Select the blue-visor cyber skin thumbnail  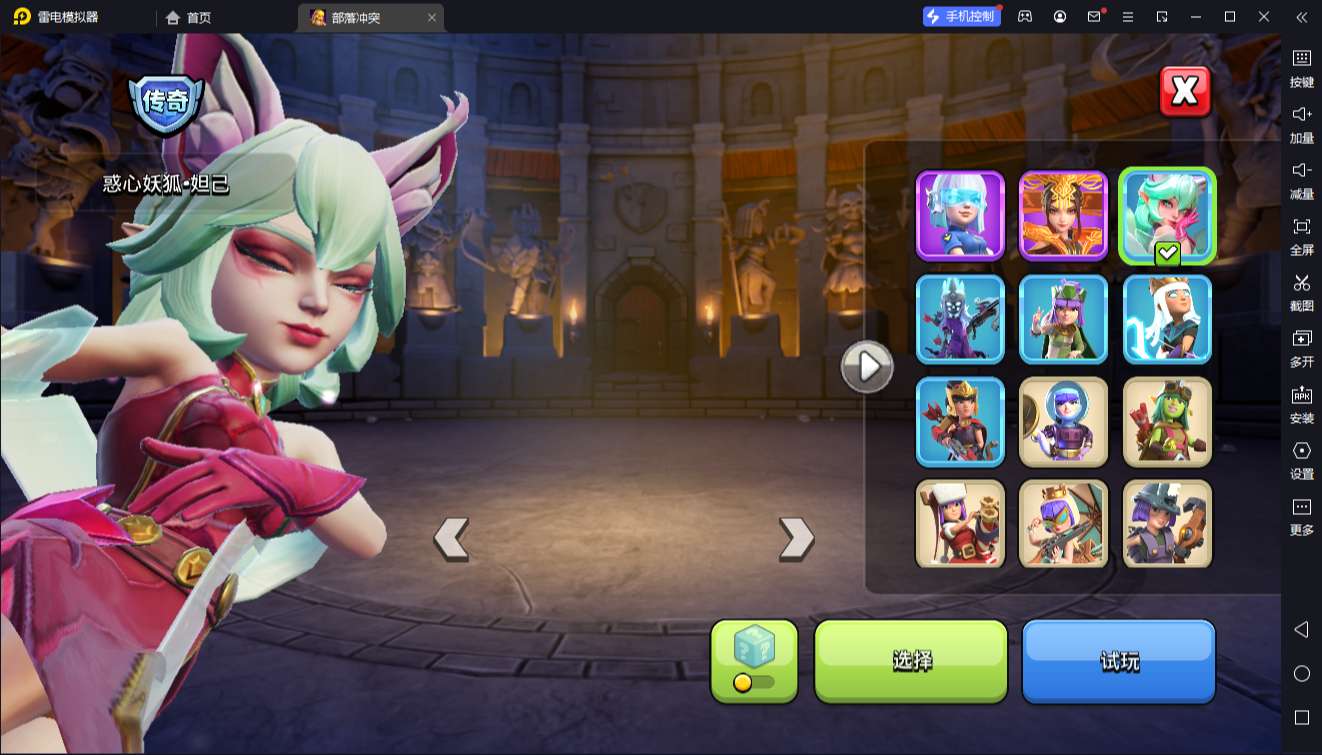(x=960, y=215)
